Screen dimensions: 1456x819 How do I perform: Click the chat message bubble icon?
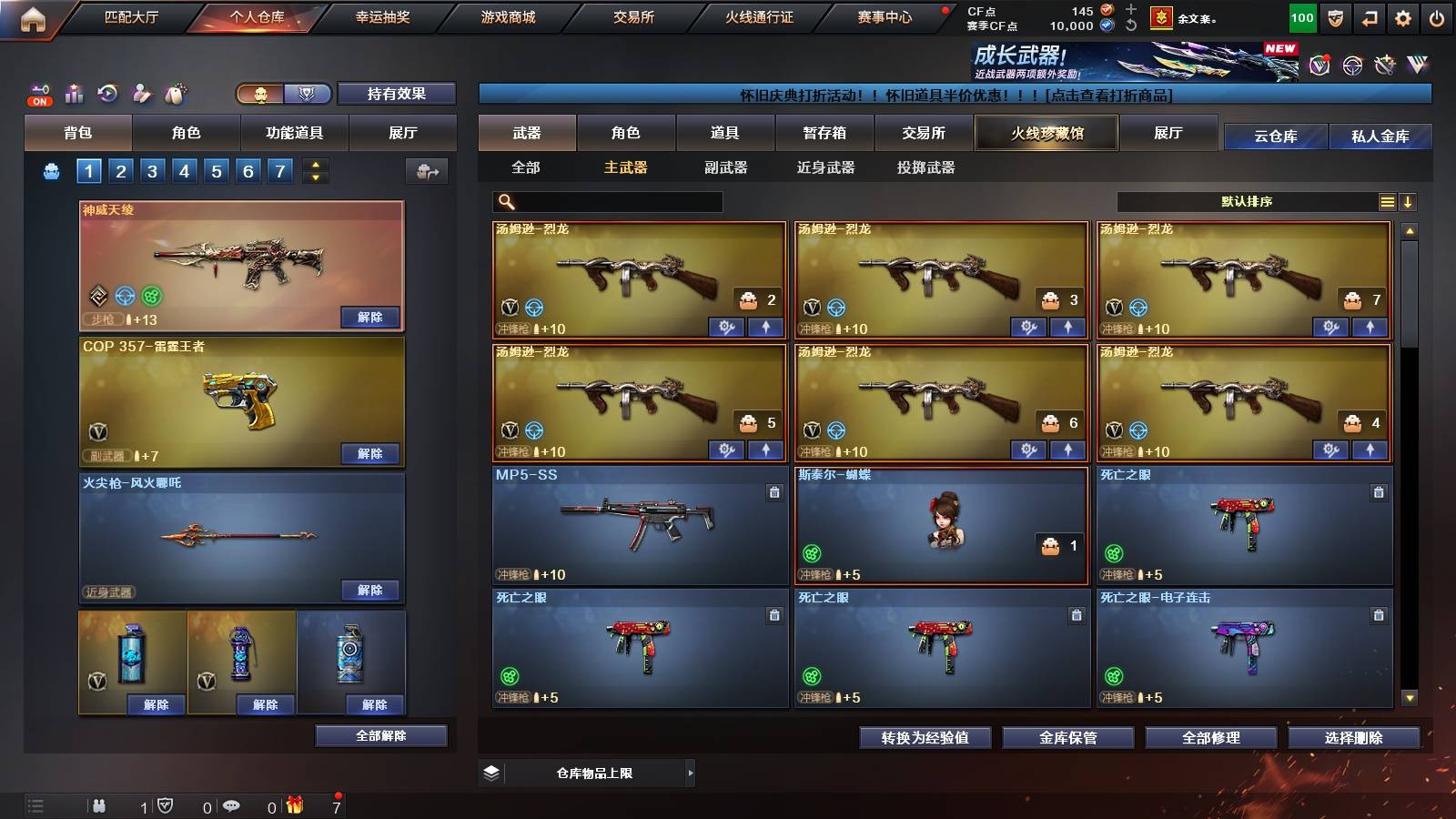click(232, 805)
